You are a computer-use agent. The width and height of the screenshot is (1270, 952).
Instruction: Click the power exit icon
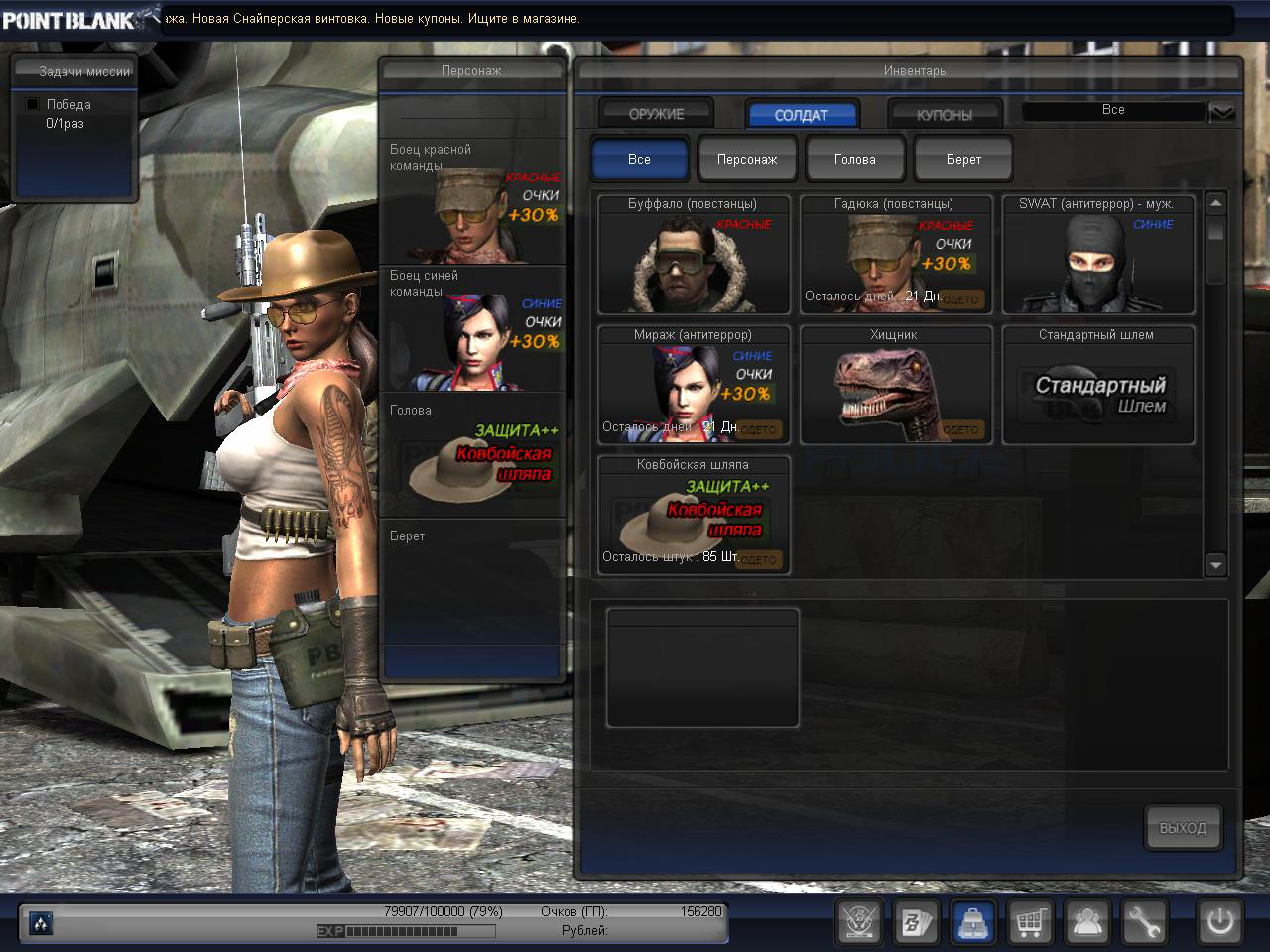1219,922
